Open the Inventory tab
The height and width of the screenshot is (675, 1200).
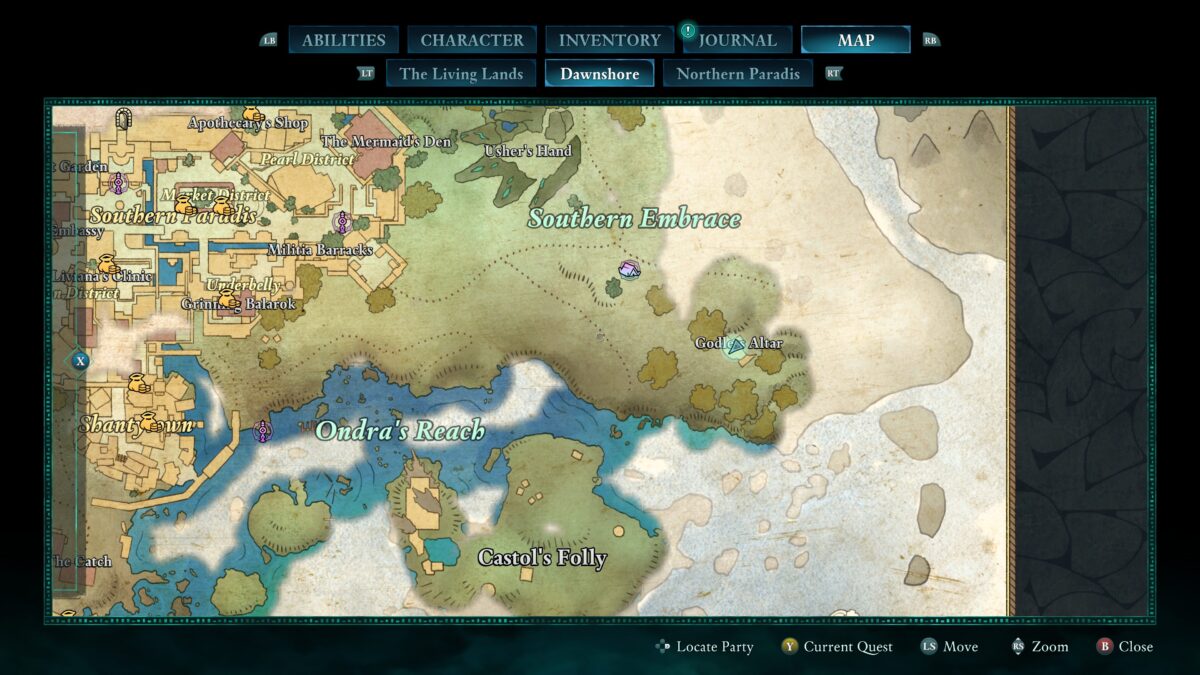tap(609, 40)
